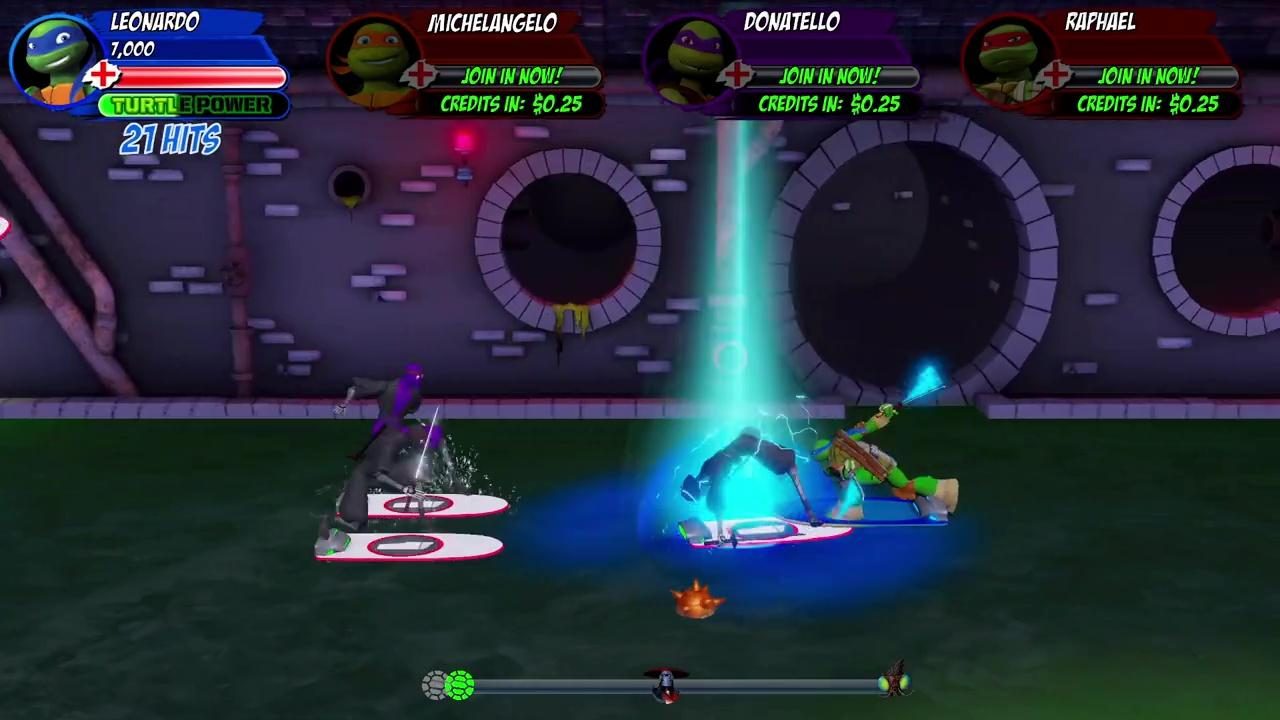The height and width of the screenshot is (720, 1280).
Task: Click the gray empty shell icon on progress bar
Action: point(433,686)
